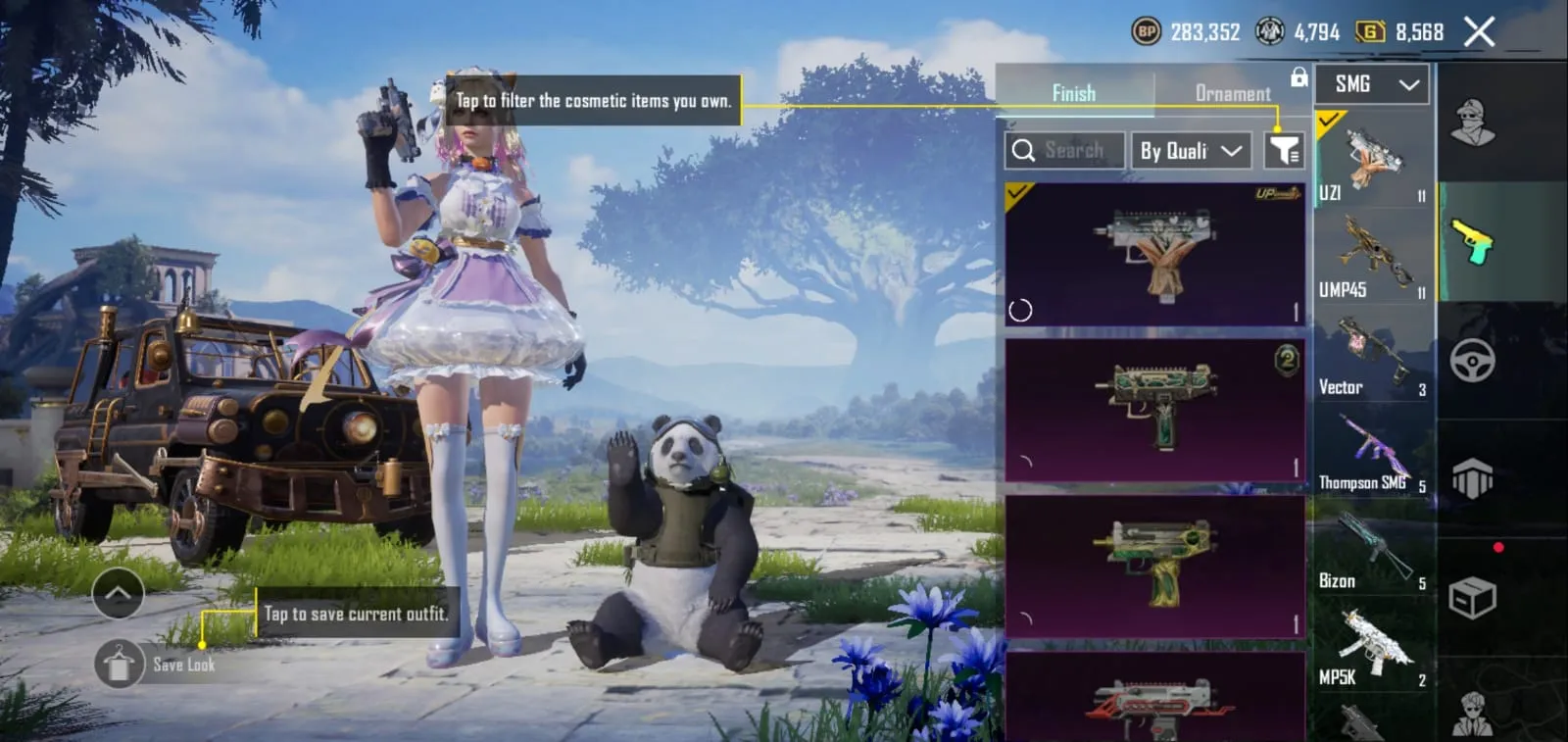Open the filter icon beside By Quality

click(x=1286, y=150)
